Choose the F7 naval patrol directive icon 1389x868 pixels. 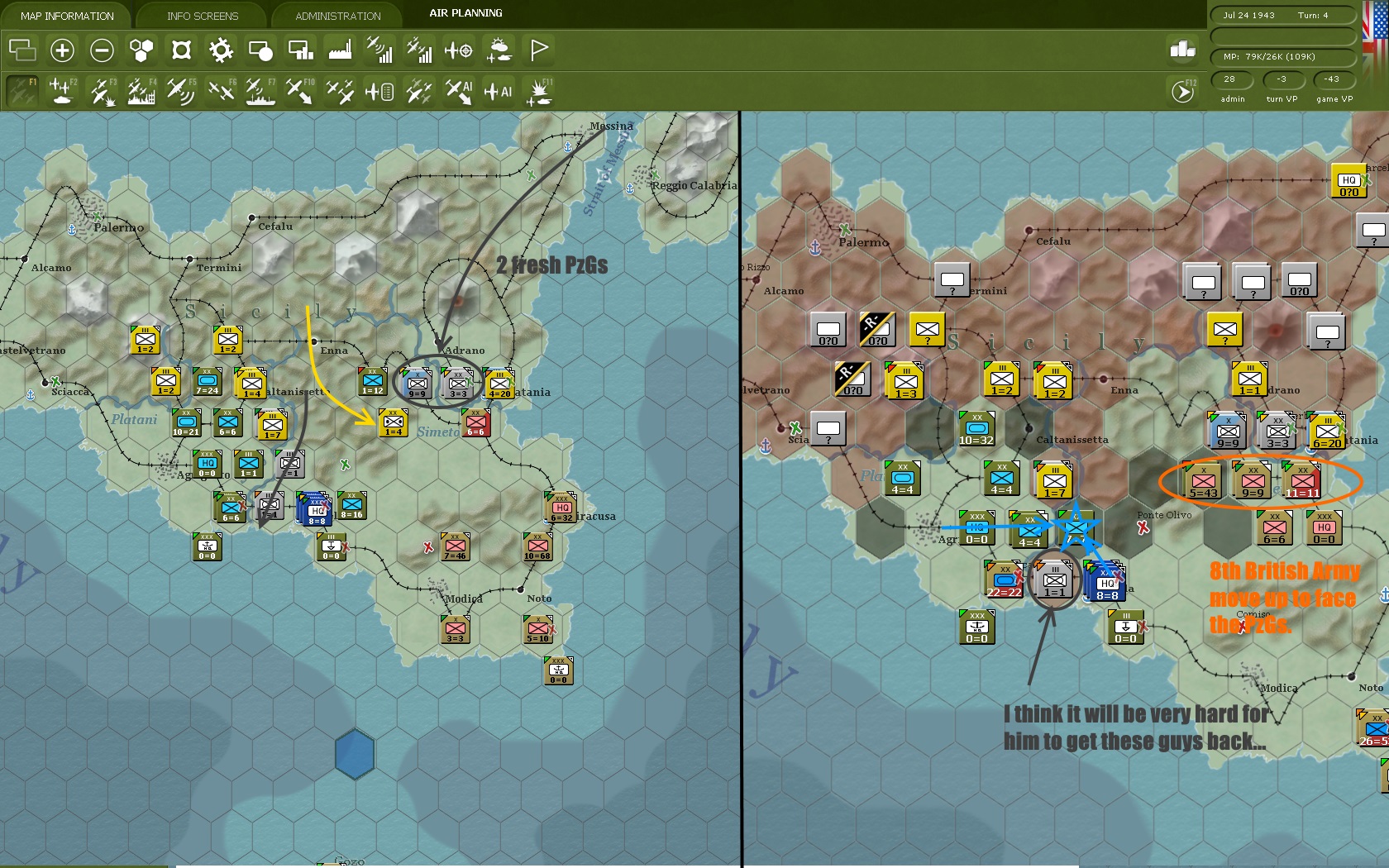click(260, 91)
